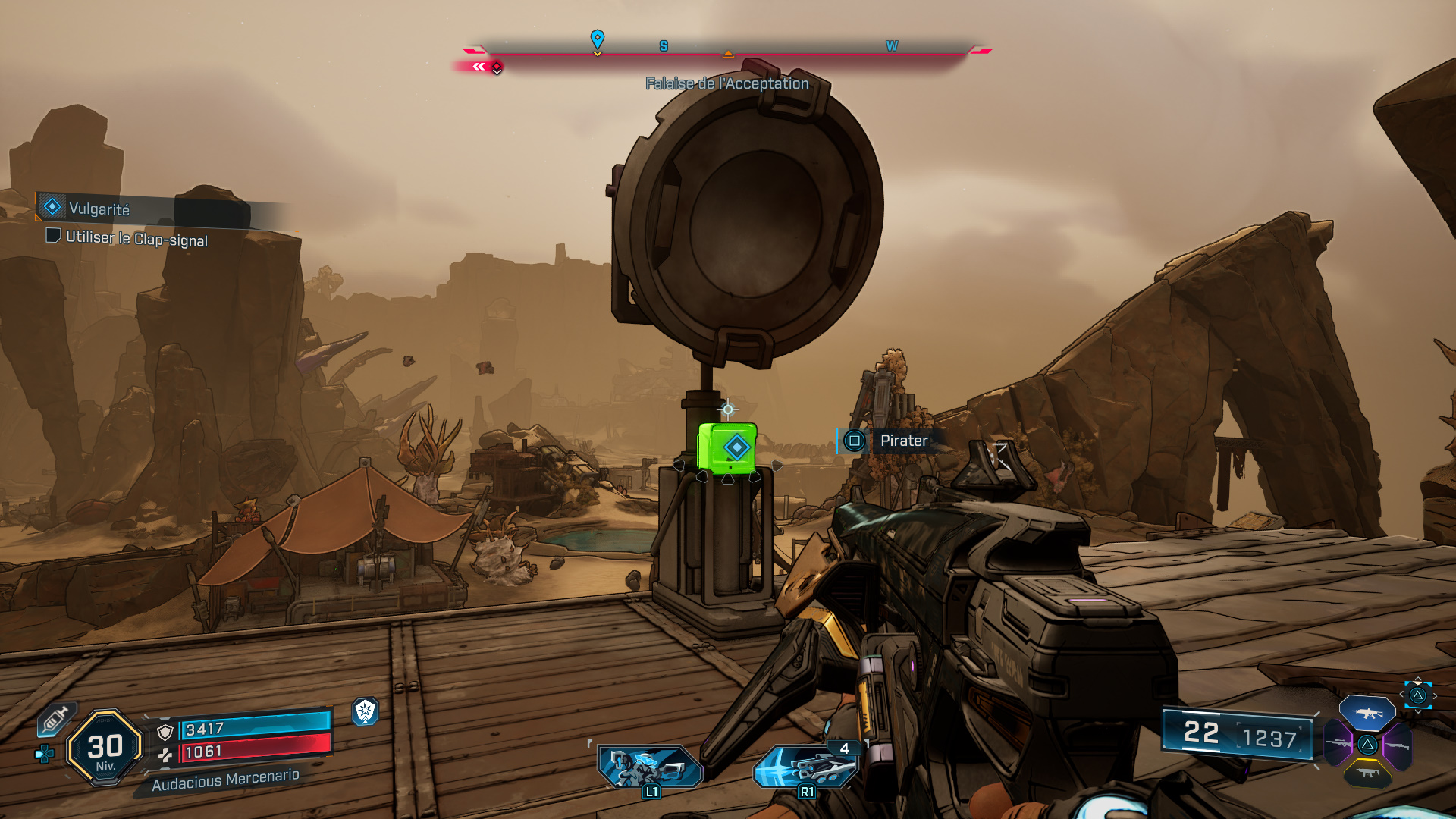This screenshot has height=819, width=1456.
Task: Select the yellow SMG slot on the weapon wheel
Action: point(1369,773)
